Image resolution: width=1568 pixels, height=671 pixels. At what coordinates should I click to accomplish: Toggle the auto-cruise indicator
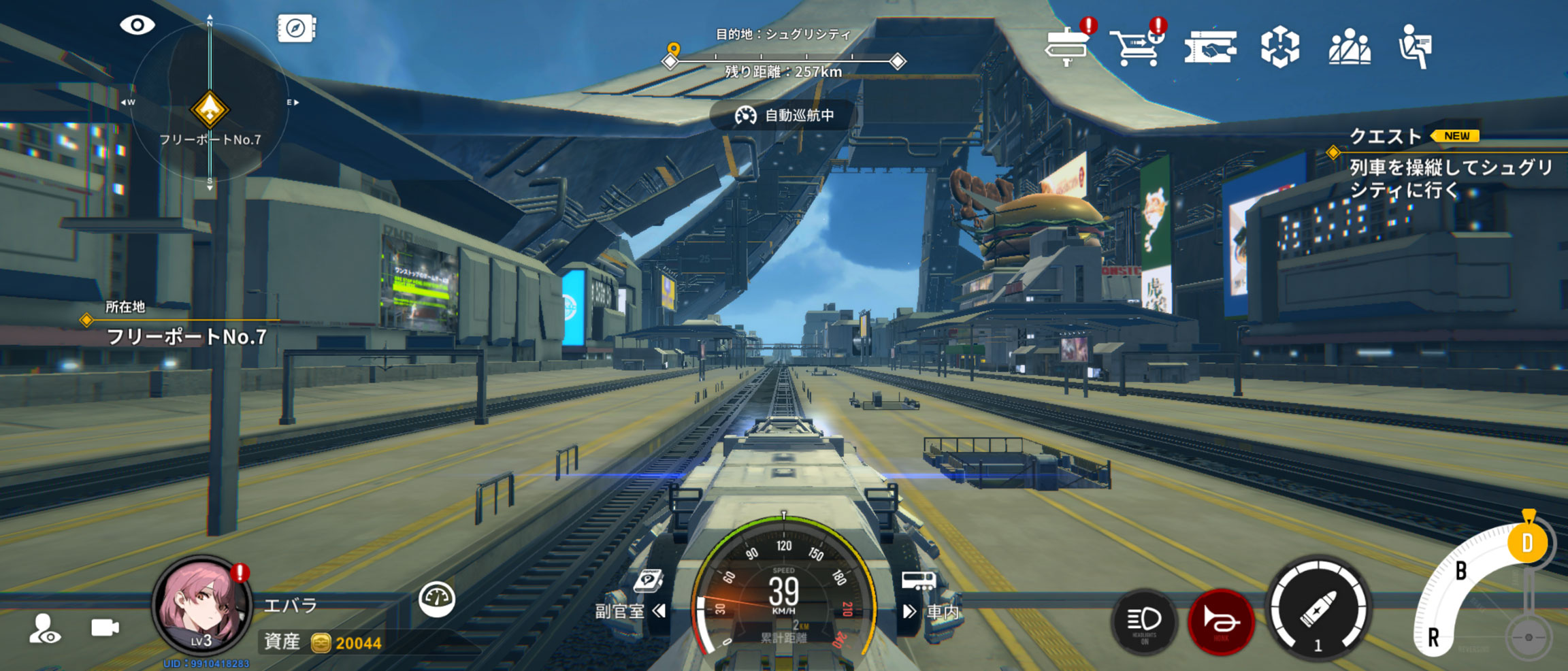(785, 116)
